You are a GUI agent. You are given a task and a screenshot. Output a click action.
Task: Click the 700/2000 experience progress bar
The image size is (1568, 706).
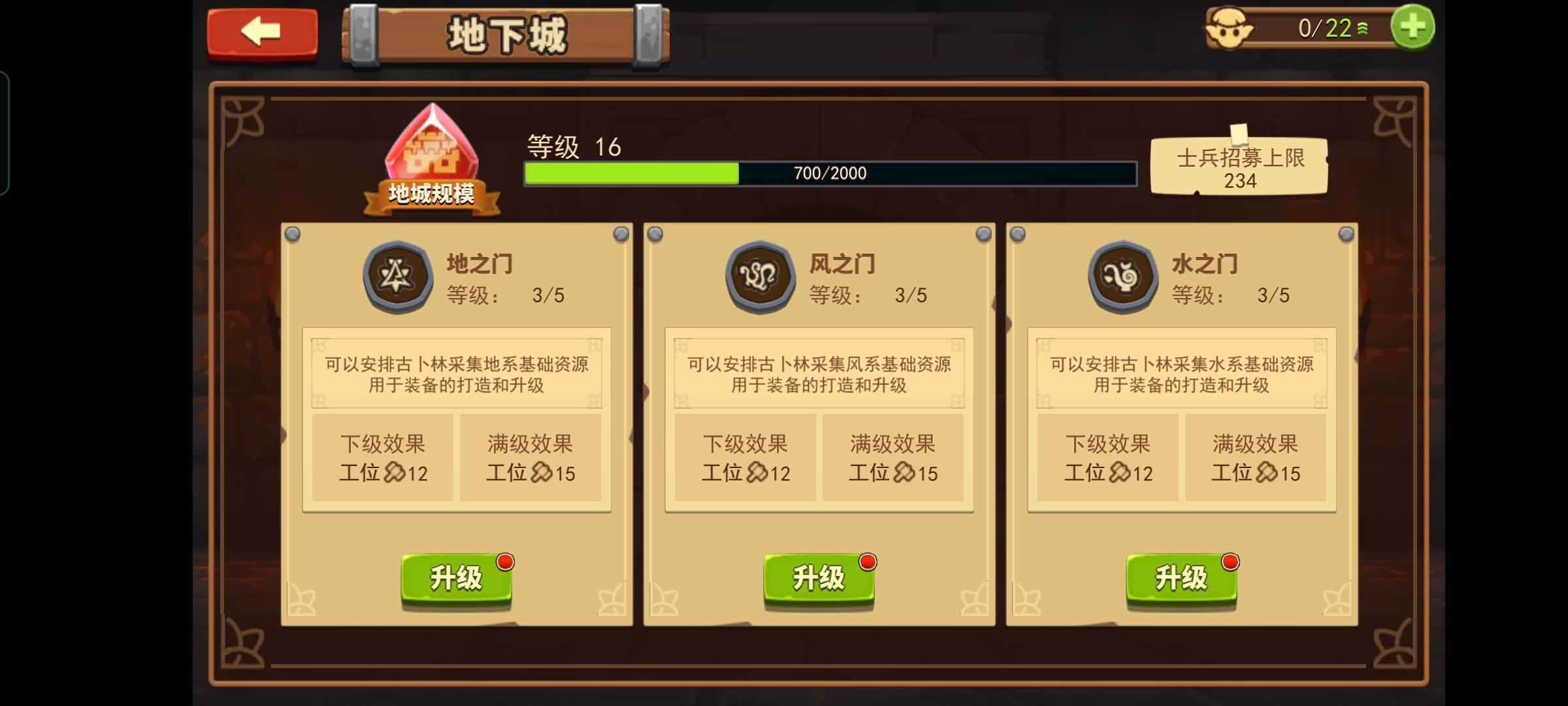point(830,173)
